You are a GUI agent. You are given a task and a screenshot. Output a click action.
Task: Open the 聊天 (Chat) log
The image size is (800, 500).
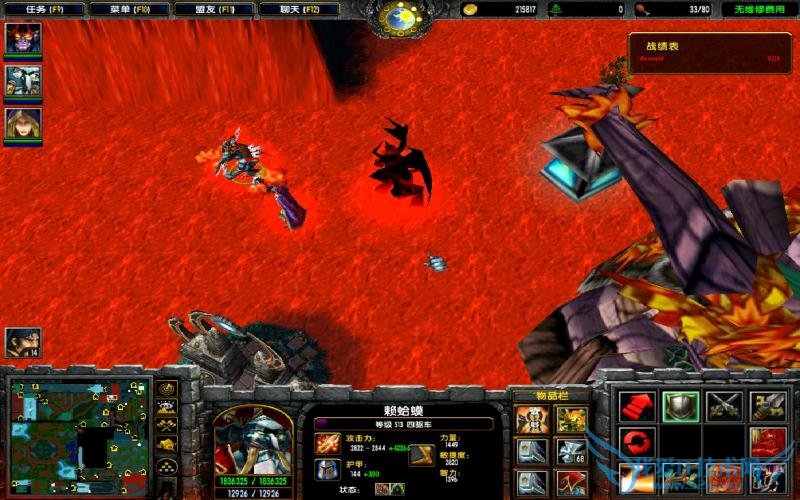[298, 9]
